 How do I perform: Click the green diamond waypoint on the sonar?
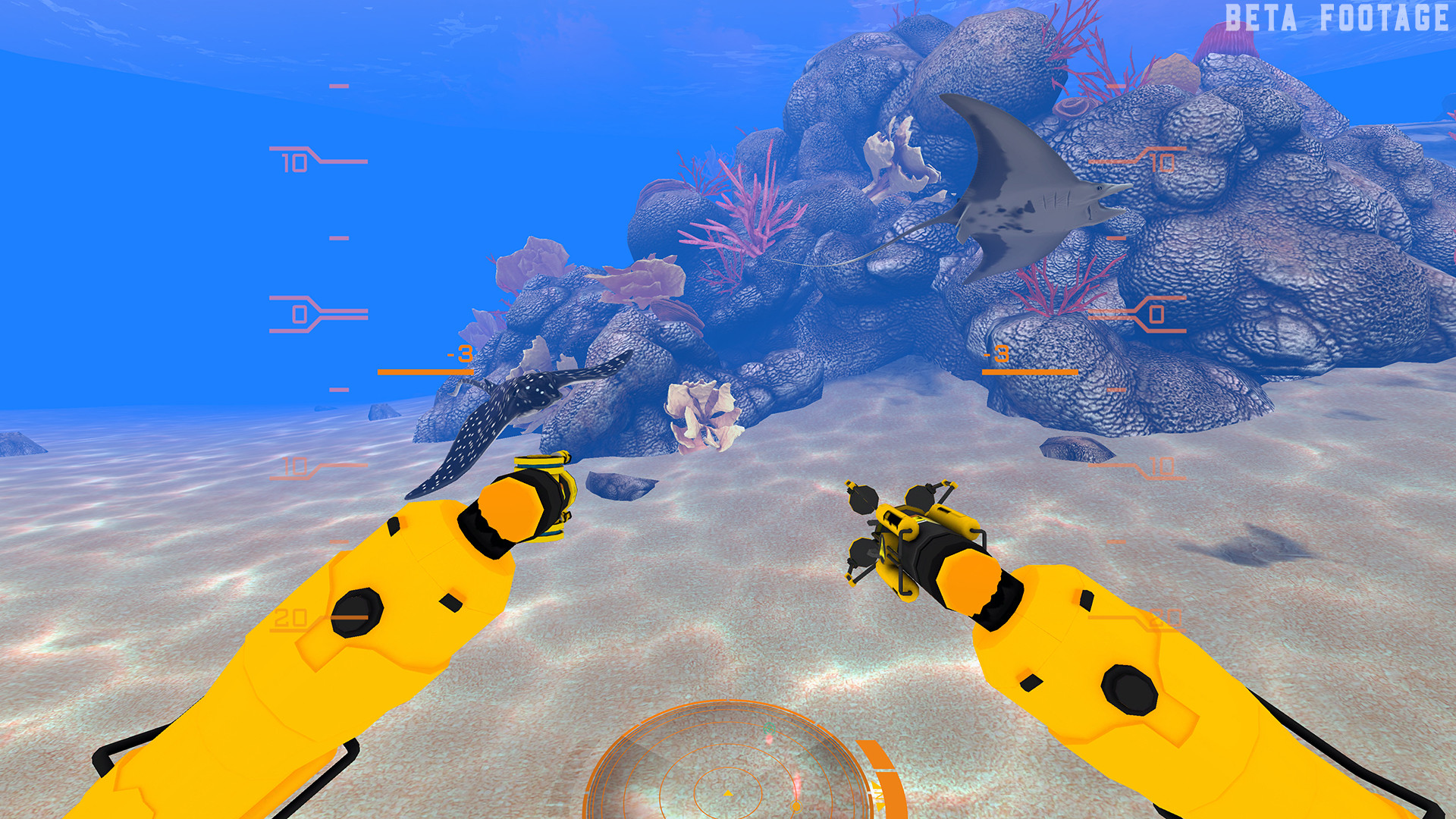click(769, 729)
